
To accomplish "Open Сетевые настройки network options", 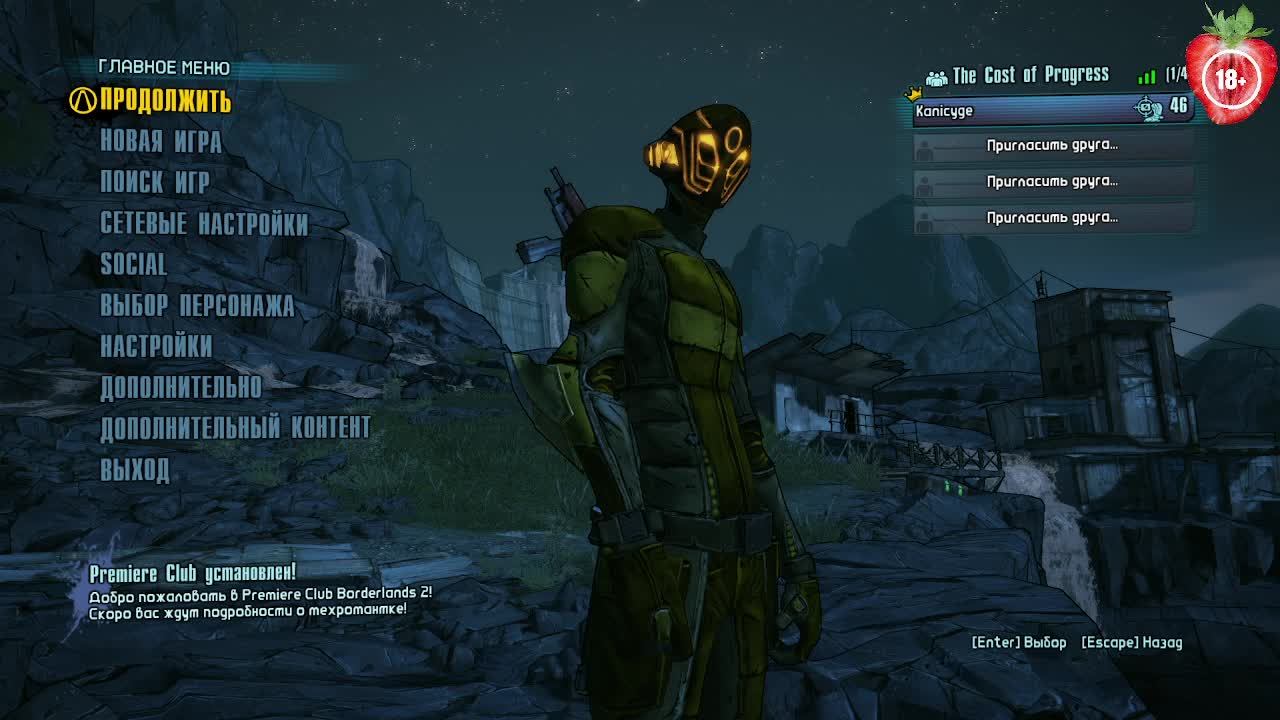I will click(204, 223).
